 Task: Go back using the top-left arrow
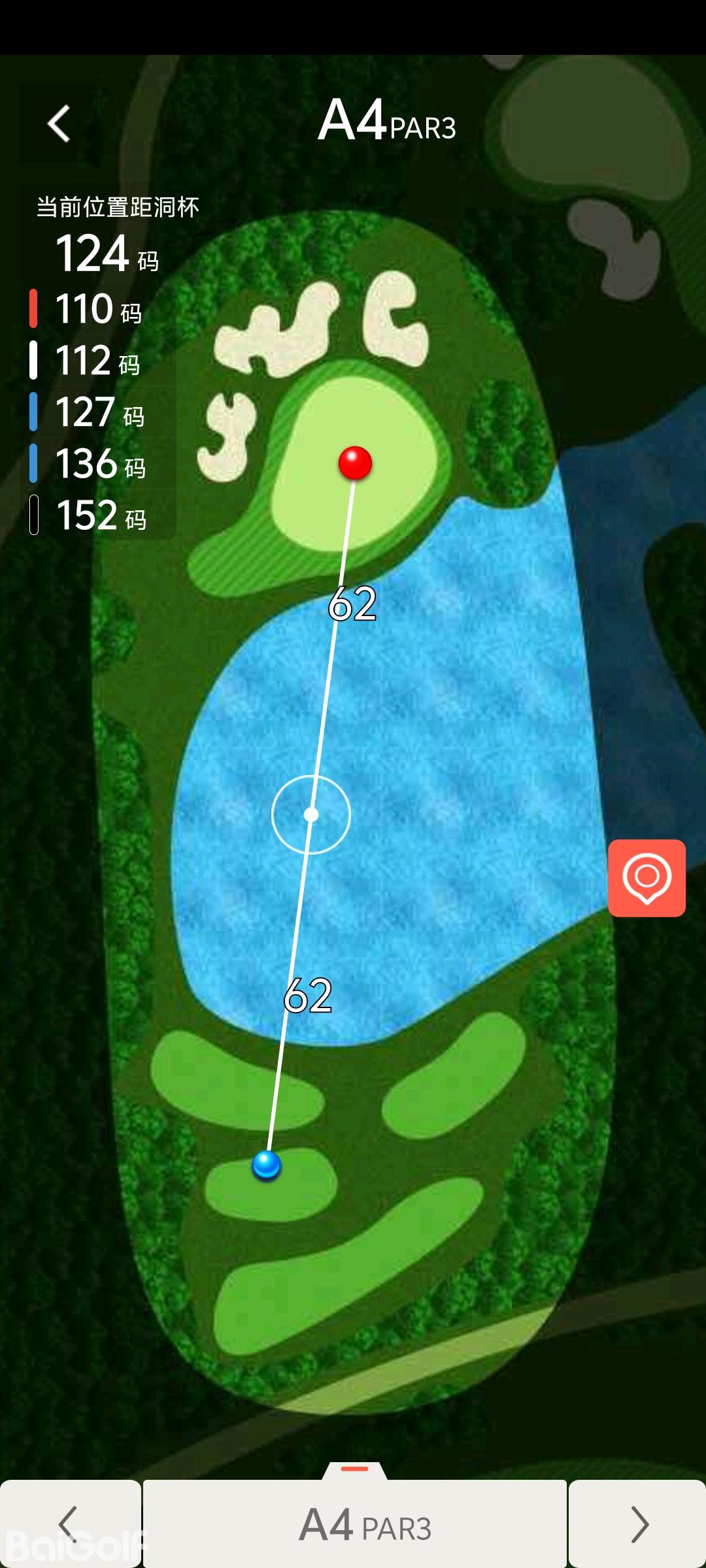coord(59,123)
